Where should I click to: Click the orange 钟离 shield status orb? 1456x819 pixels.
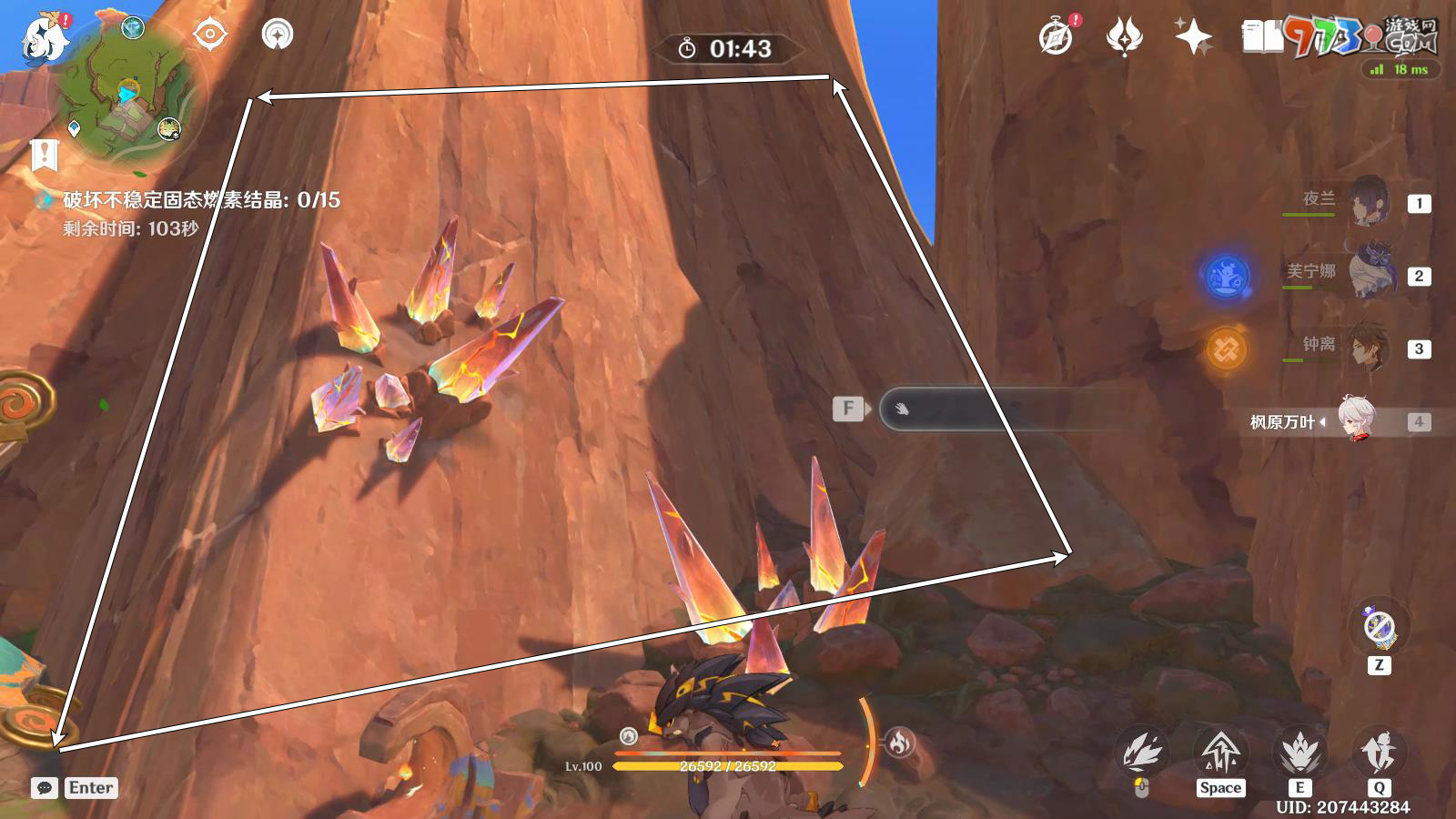pos(1226,349)
